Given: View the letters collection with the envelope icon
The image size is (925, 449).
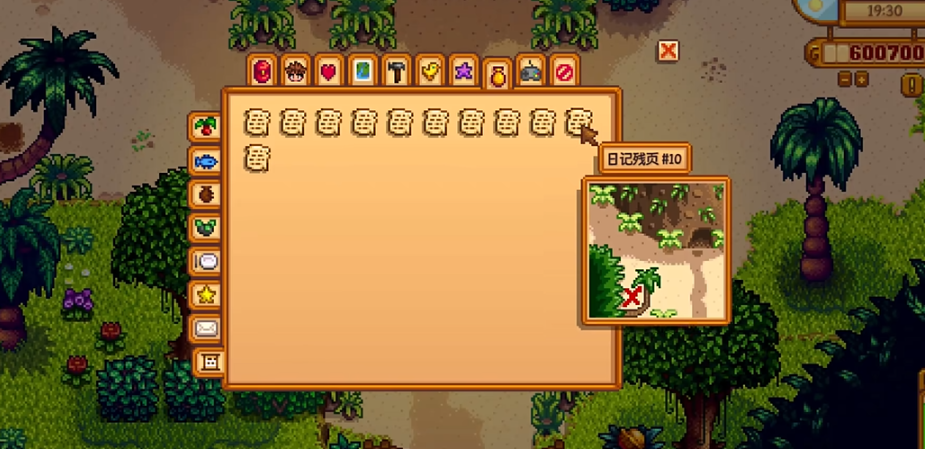Looking at the screenshot, I should tap(206, 328).
